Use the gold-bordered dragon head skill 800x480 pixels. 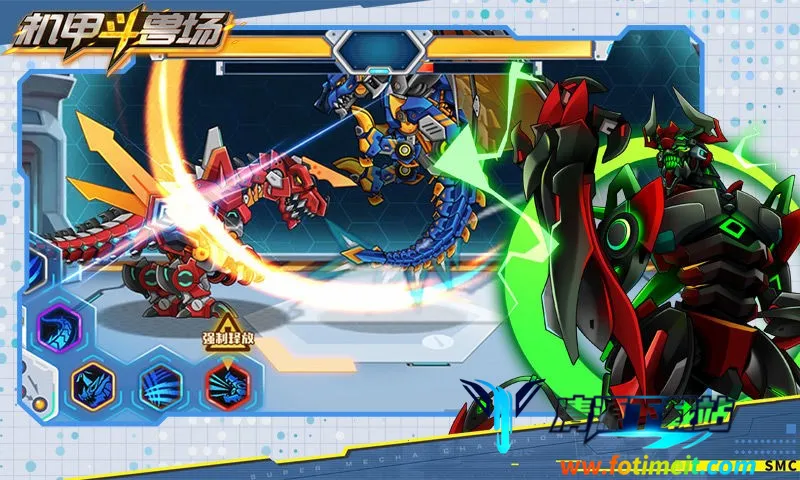tap(95, 382)
